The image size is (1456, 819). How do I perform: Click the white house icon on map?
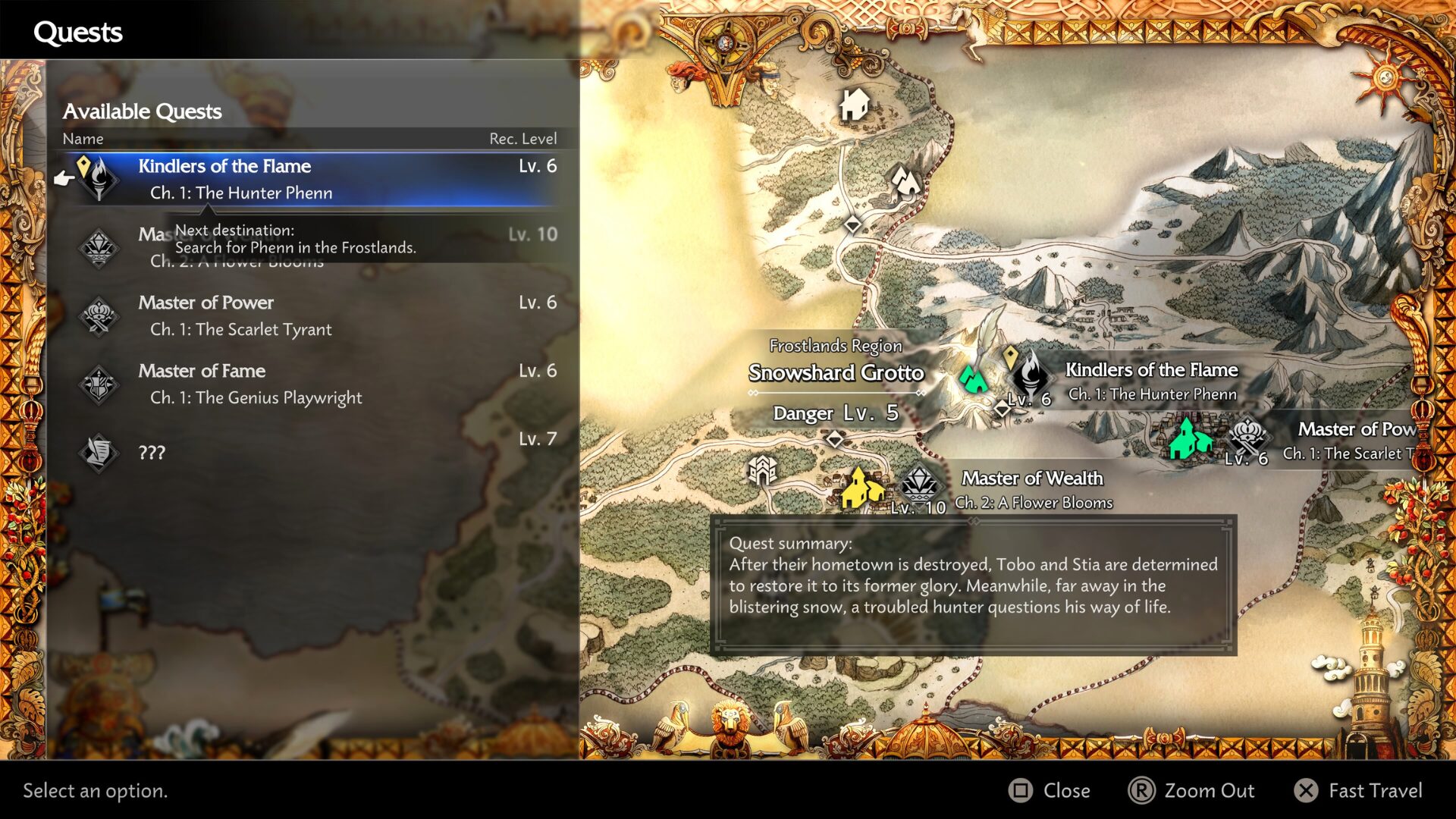[x=855, y=105]
